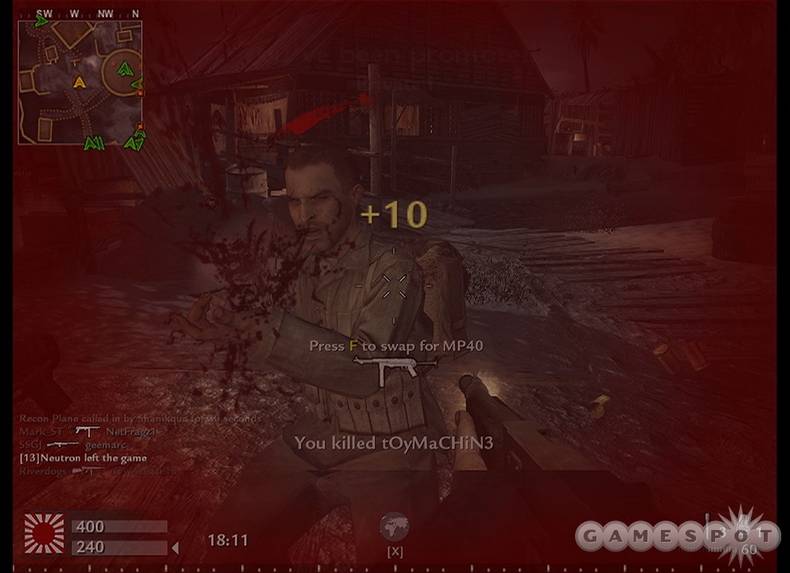Select the rising sun team flag icon

click(x=44, y=534)
